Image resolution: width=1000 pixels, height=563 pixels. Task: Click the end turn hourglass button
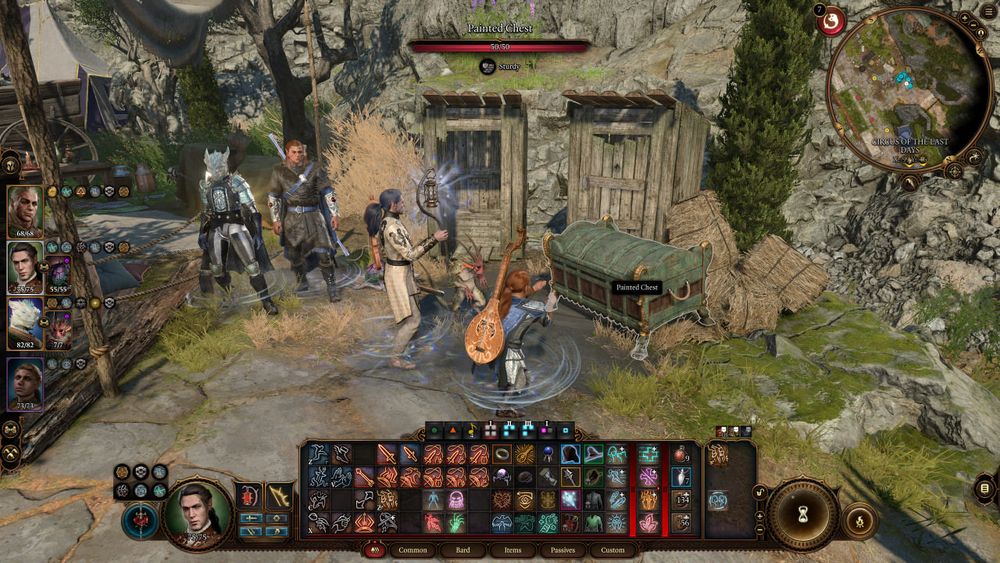coord(802,514)
